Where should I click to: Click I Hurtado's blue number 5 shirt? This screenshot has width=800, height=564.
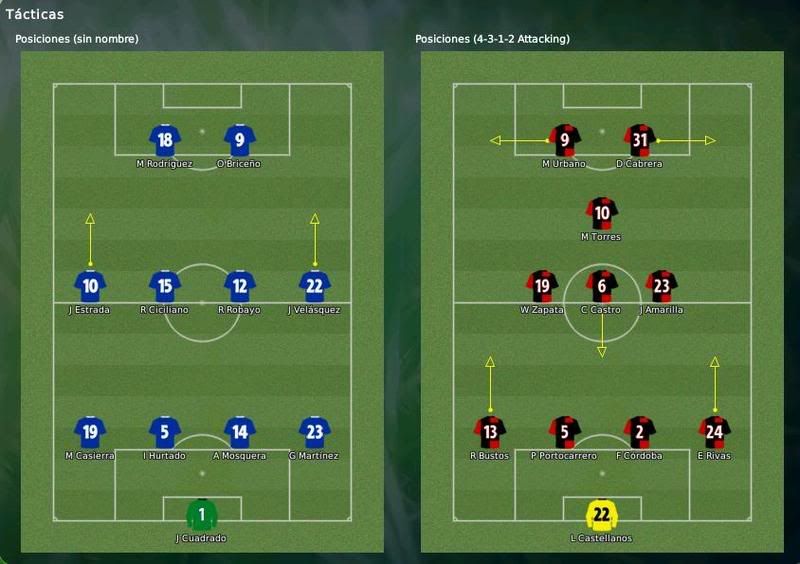click(165, 432)
